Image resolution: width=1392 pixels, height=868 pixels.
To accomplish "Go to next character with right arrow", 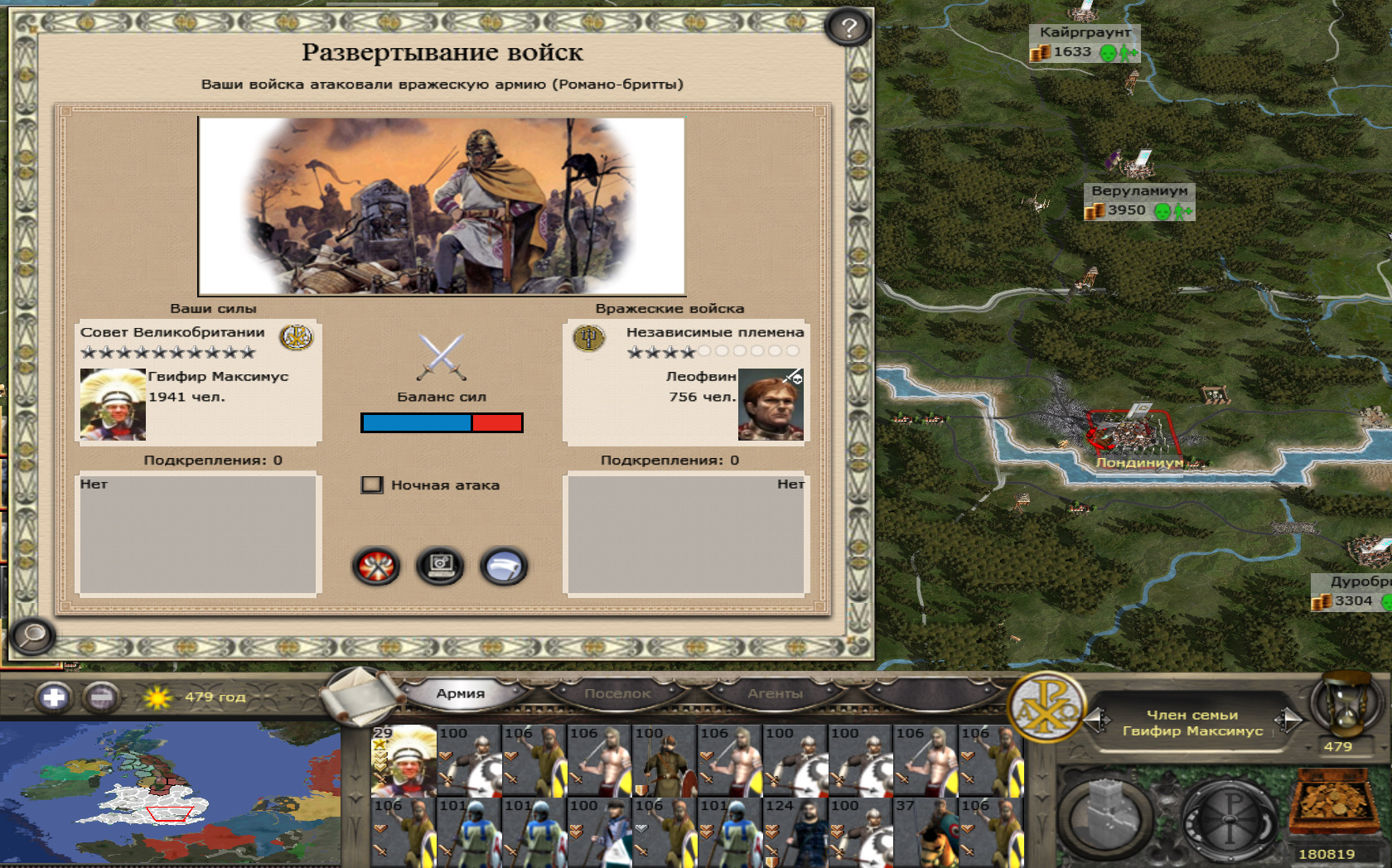I will click(x=1288, y=721).
